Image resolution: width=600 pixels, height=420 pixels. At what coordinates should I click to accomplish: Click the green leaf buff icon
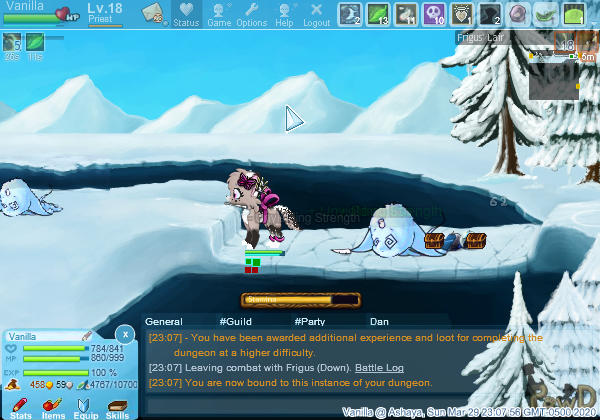click(x=35, y=42)
